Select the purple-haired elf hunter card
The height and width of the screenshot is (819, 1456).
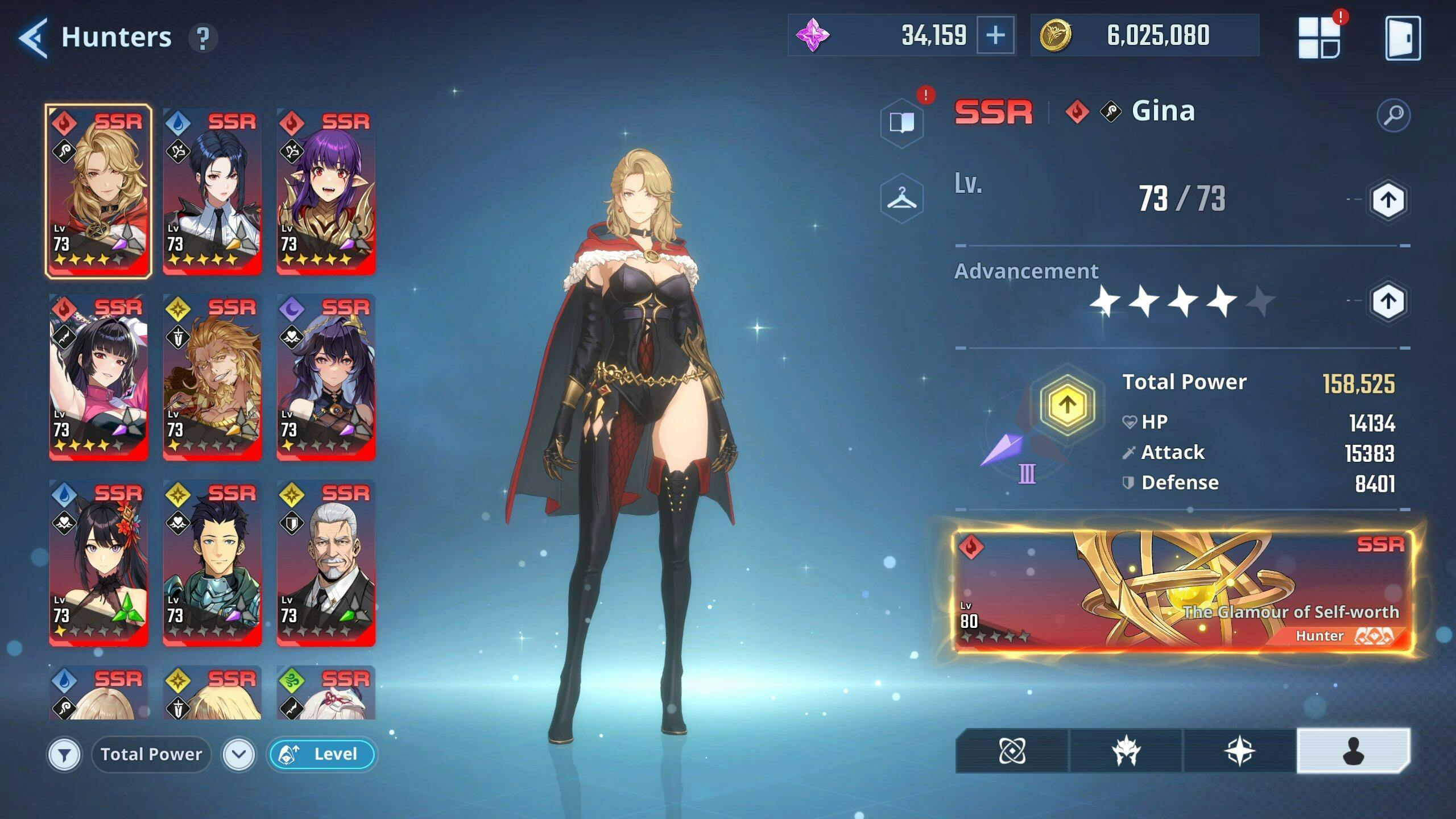click(326, 191)
